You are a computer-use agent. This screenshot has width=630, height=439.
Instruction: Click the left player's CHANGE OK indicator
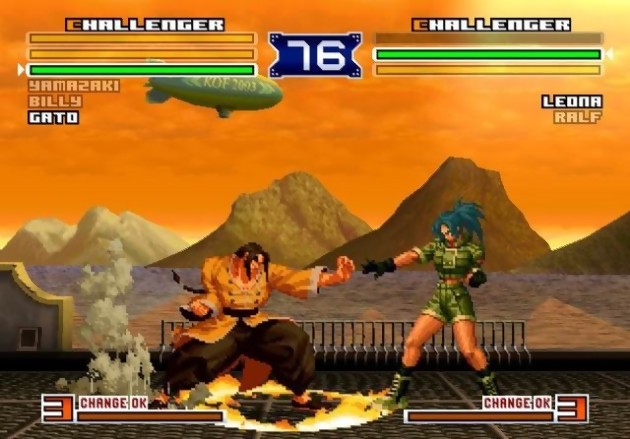pos(113,403)
